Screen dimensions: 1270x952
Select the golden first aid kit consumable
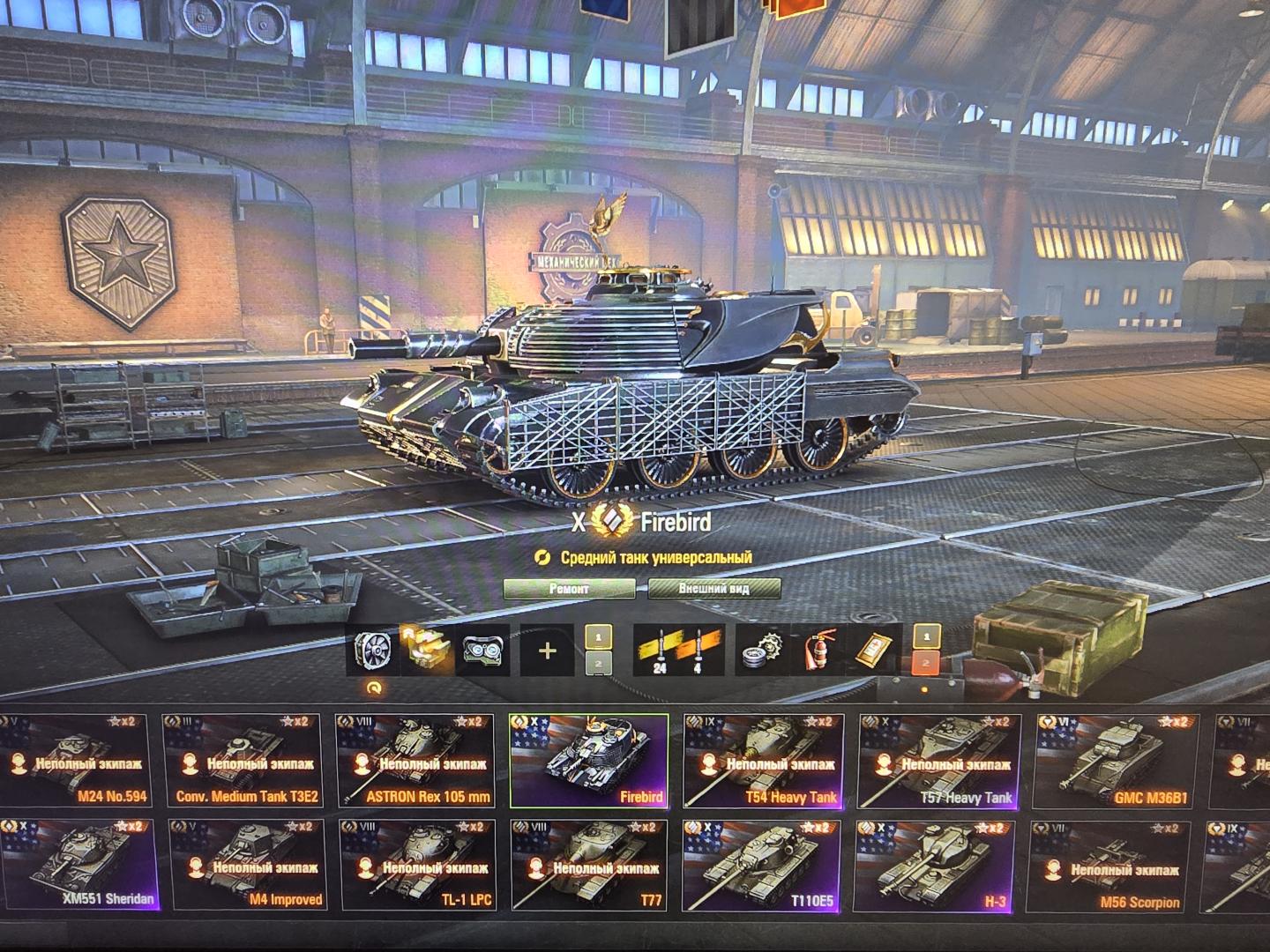click(877, 651)
